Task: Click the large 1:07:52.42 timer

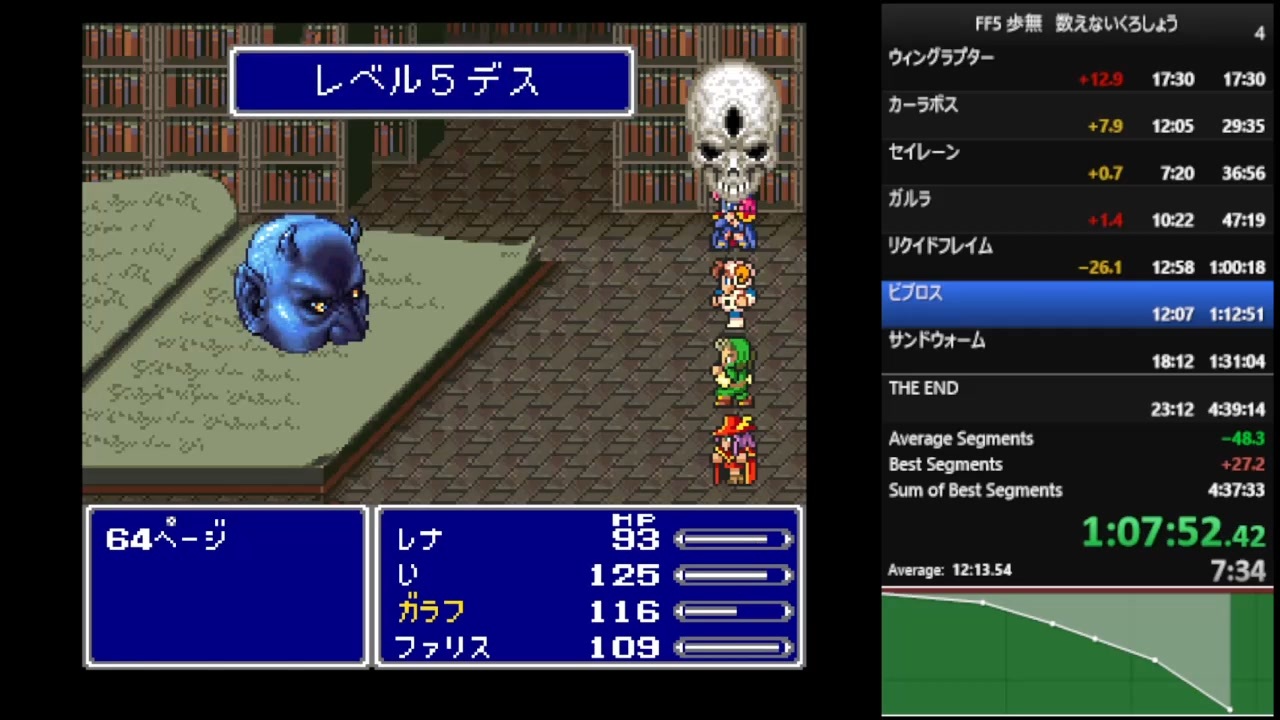Action: (x=1170, y=533)
